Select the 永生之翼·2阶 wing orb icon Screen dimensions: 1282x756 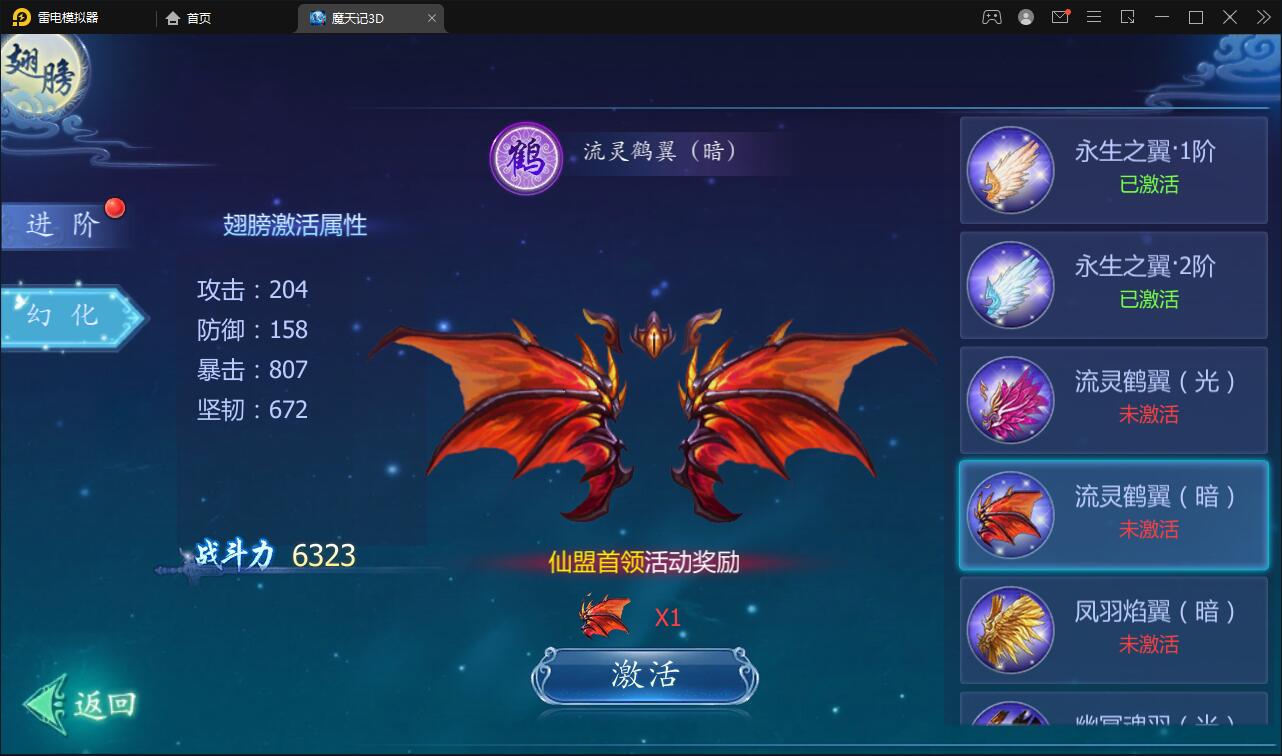(x=1010, y=285)
